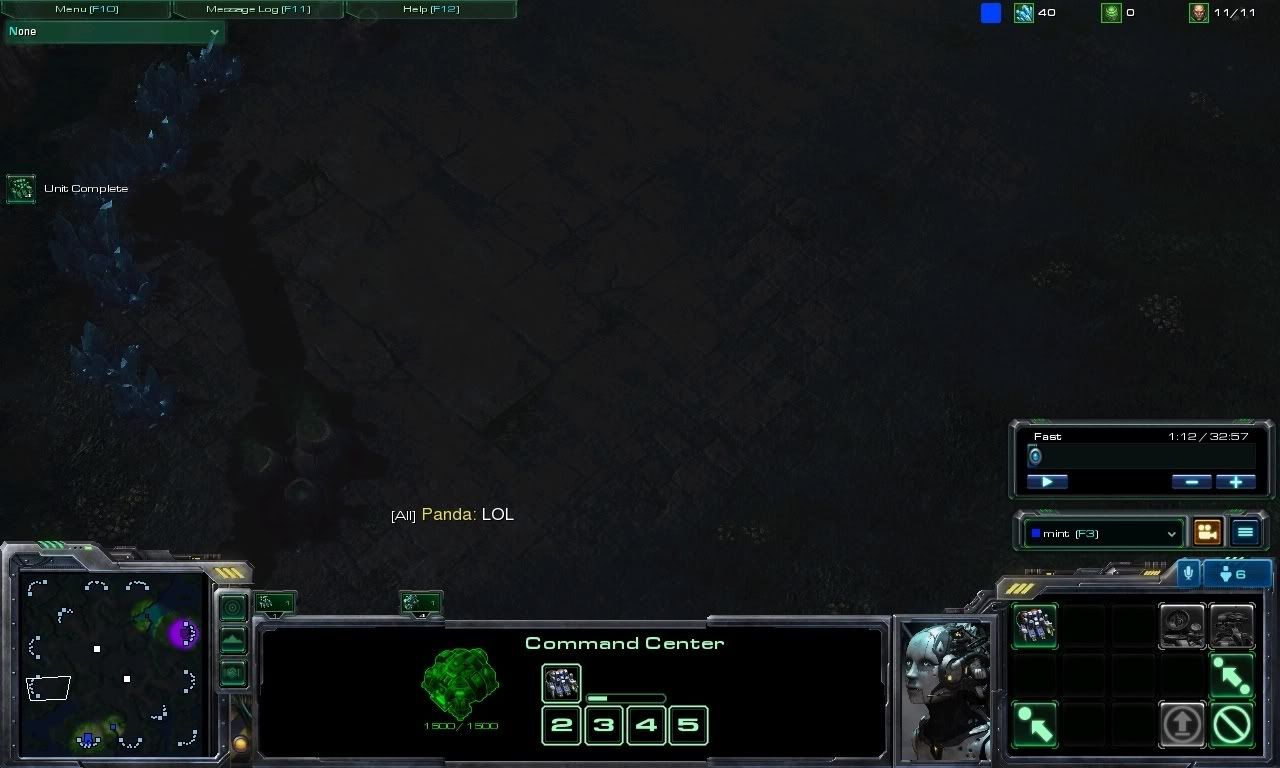
Task: Click the Command Center wireframe icon
Action: pos(459,681)
